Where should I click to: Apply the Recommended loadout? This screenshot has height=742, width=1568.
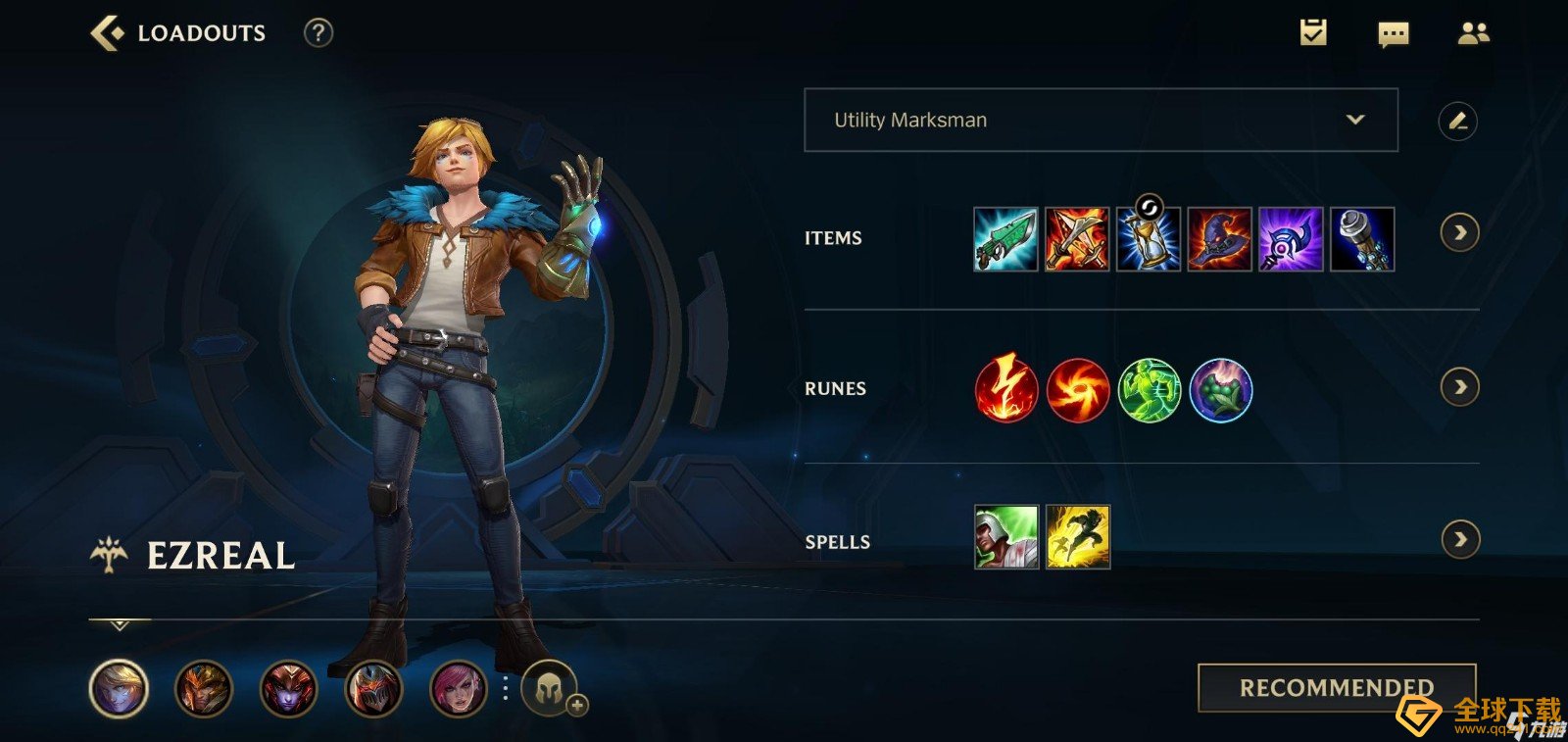coord(1336,687)
